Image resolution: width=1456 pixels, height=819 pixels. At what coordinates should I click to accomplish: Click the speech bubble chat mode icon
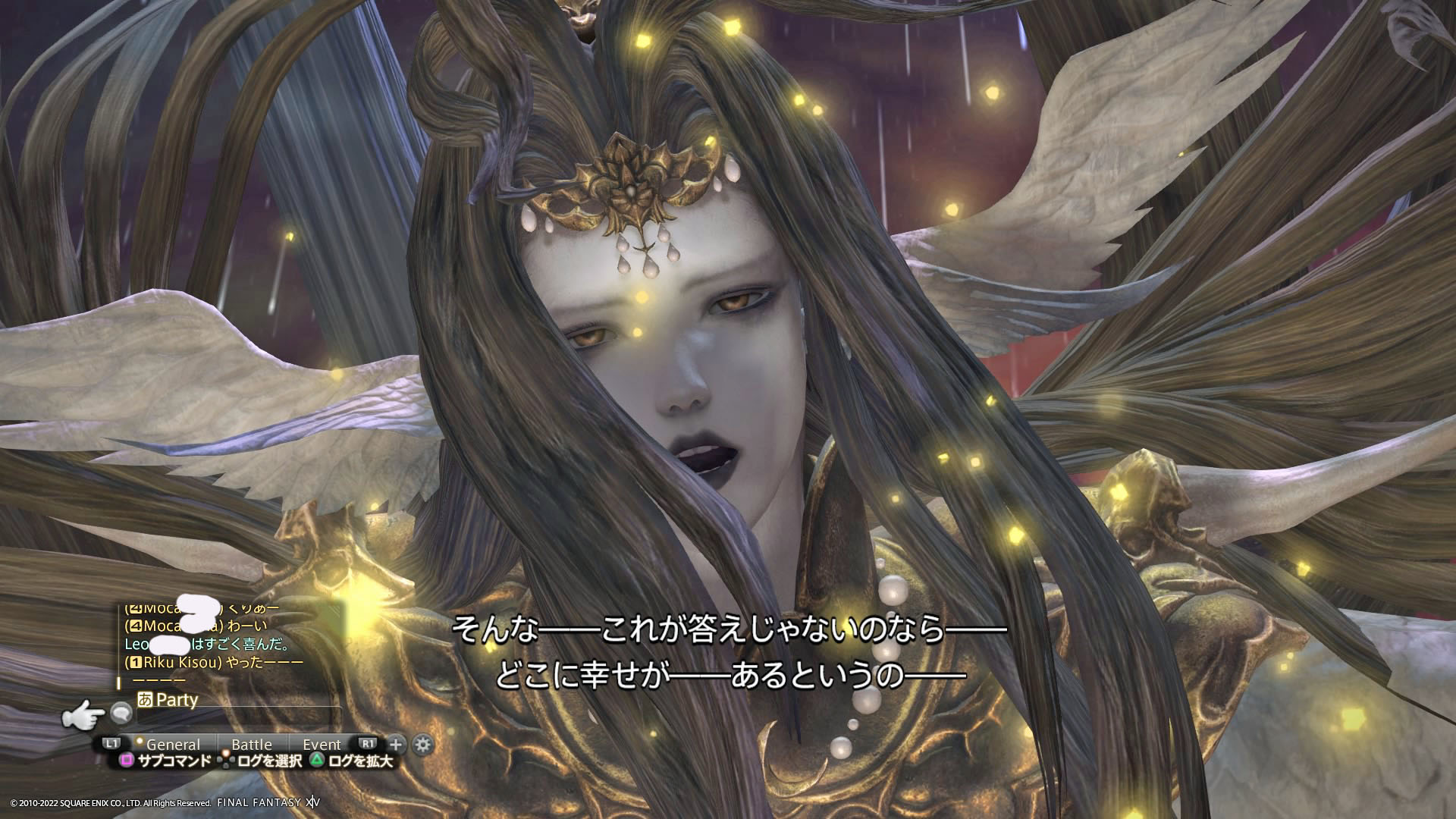pos(121,712)
